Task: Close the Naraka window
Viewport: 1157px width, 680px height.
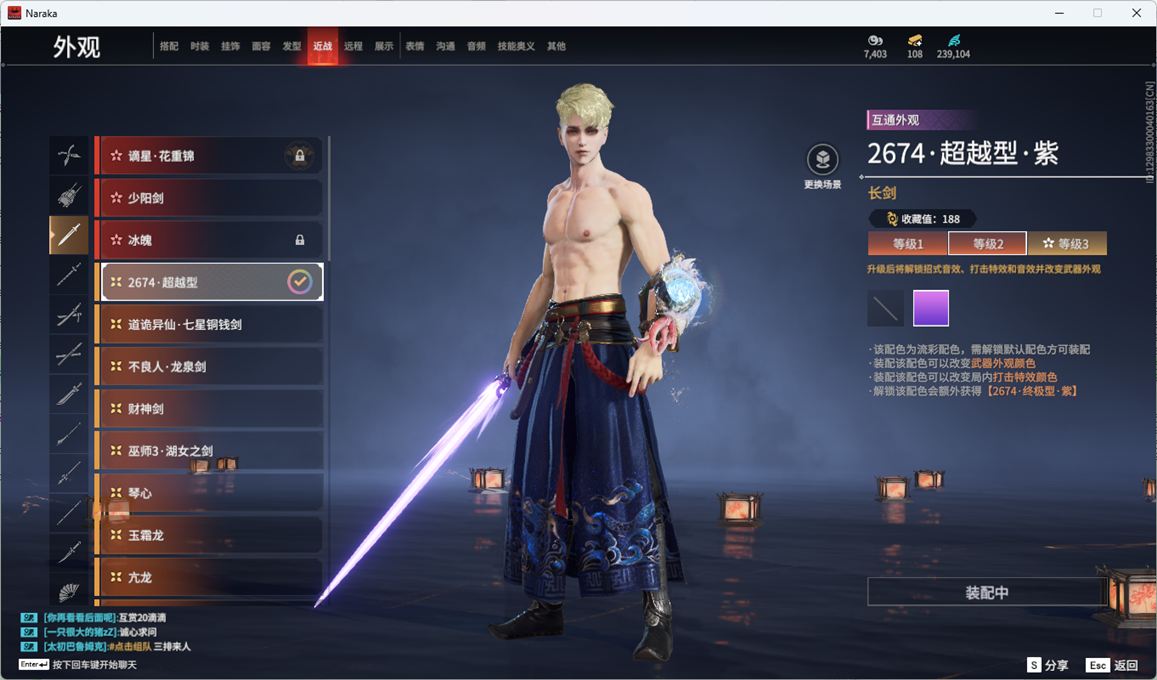Action: coord(1136,13)
